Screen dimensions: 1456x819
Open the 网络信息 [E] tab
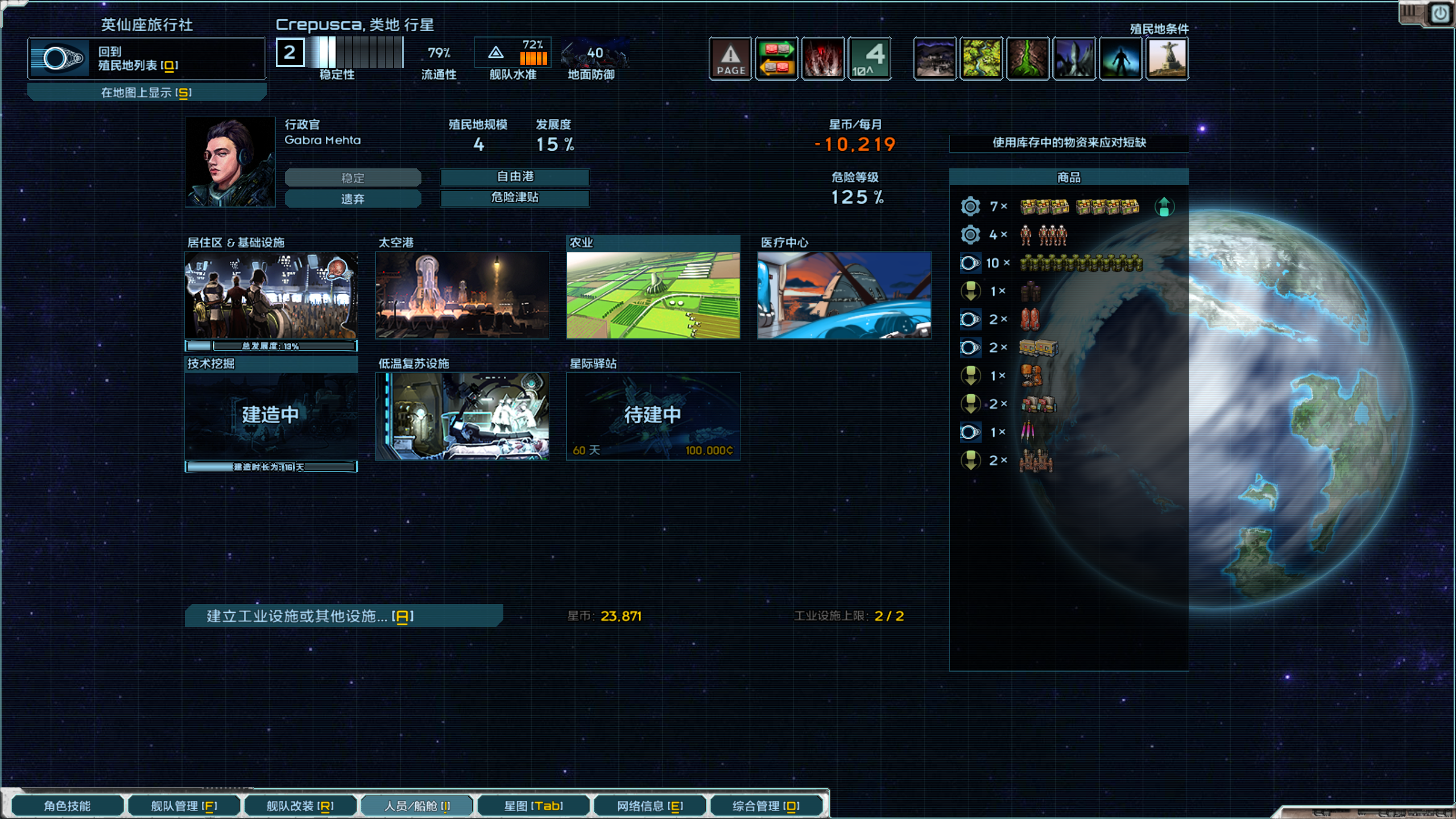[650, 805]
